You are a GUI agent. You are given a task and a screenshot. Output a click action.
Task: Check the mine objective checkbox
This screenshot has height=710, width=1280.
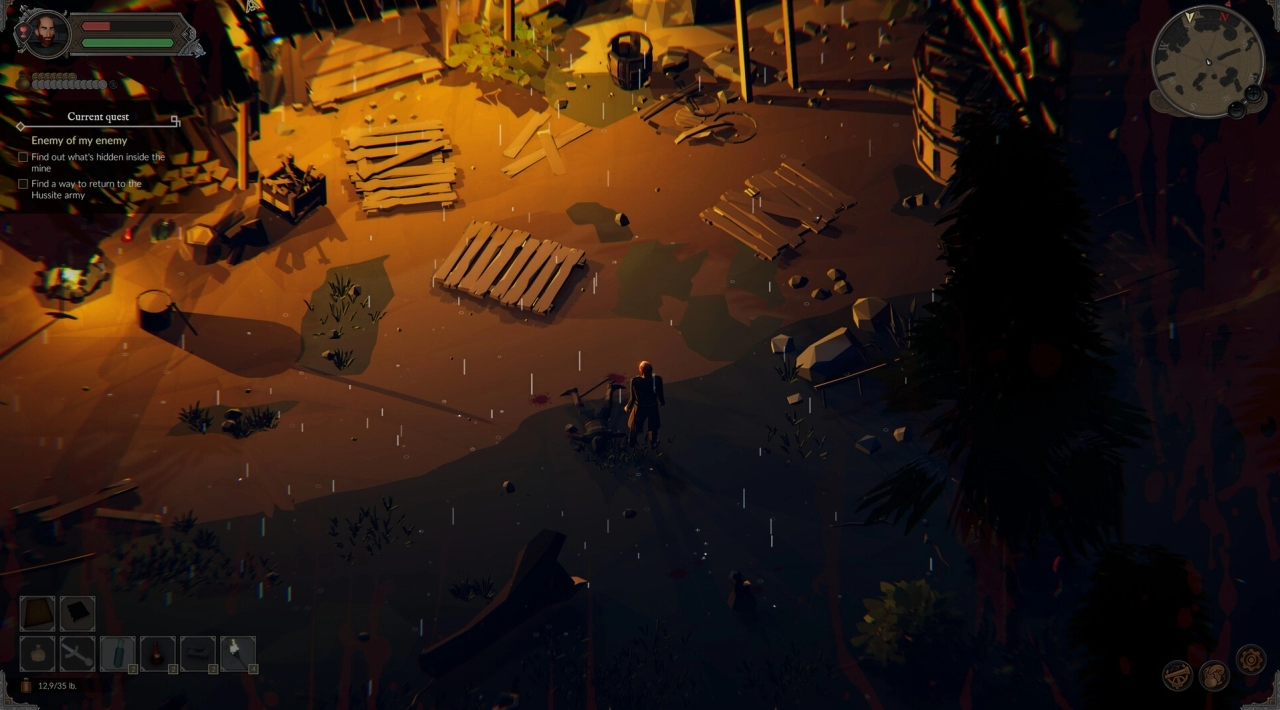point(23,157)
